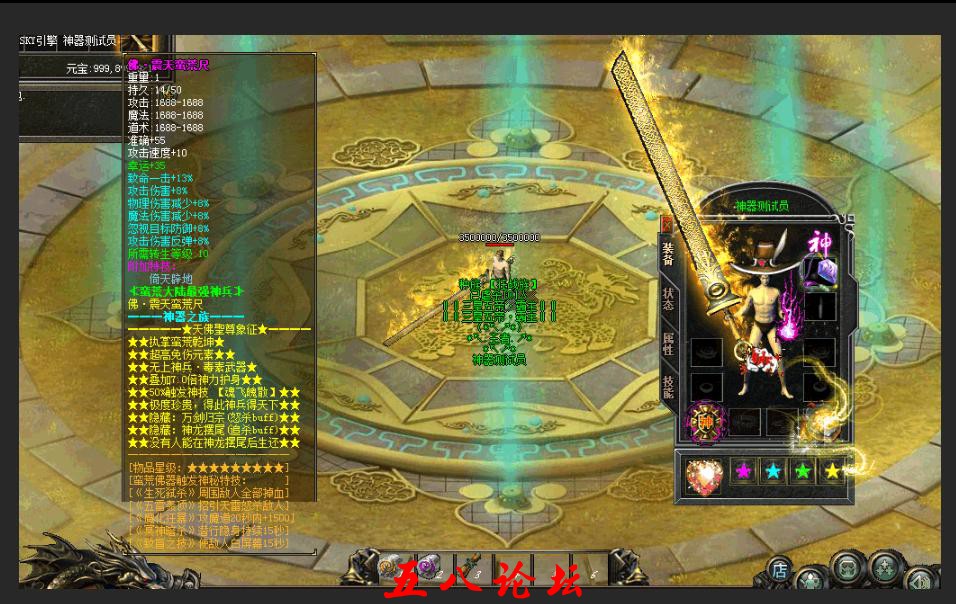Image resolution: width=956 pixels, height=604 pixels.
Task: Choose the magenta star slot
Action: pos(744,471)
